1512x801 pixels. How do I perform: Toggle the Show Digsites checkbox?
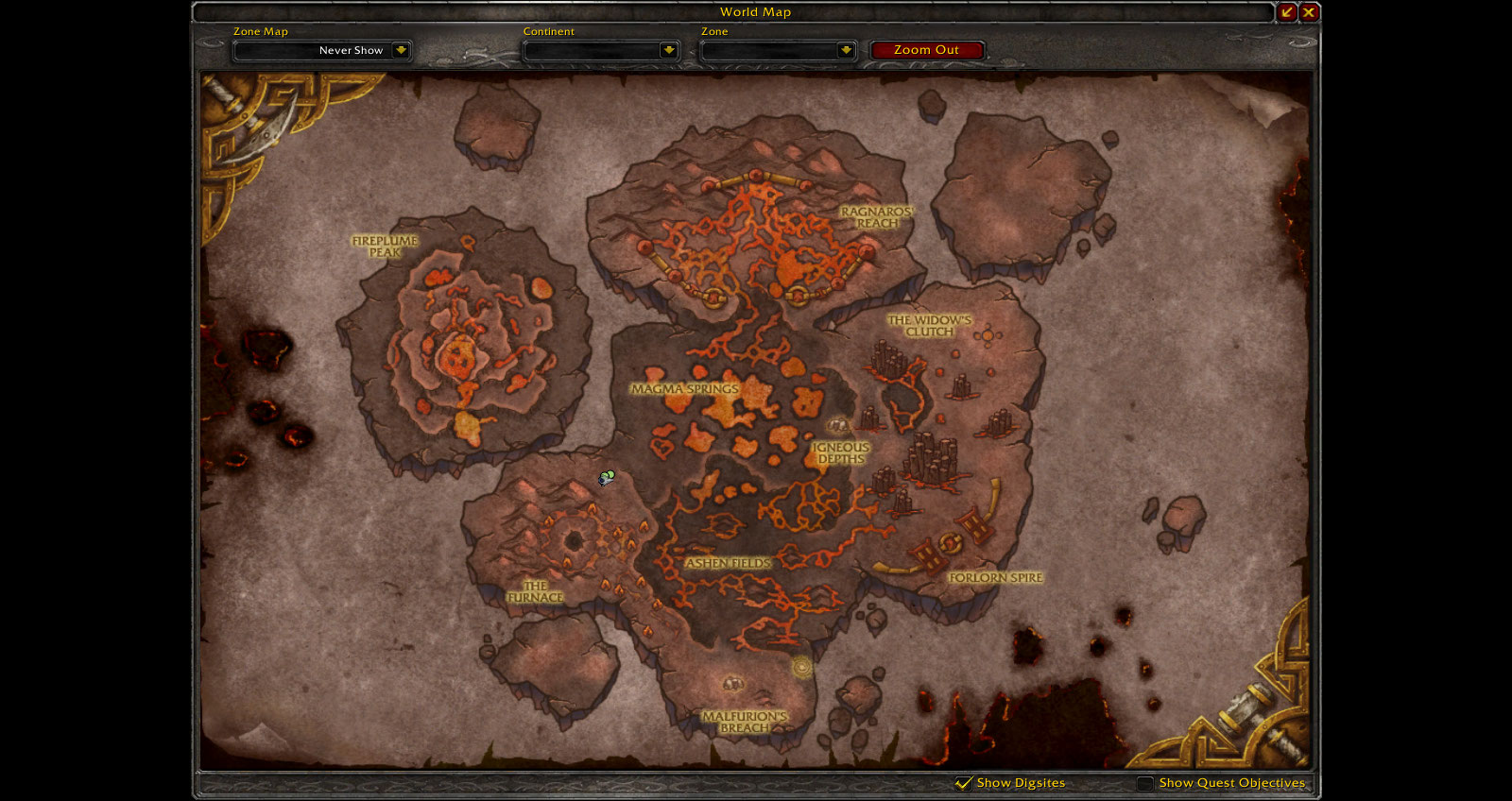tap(964, 783)
